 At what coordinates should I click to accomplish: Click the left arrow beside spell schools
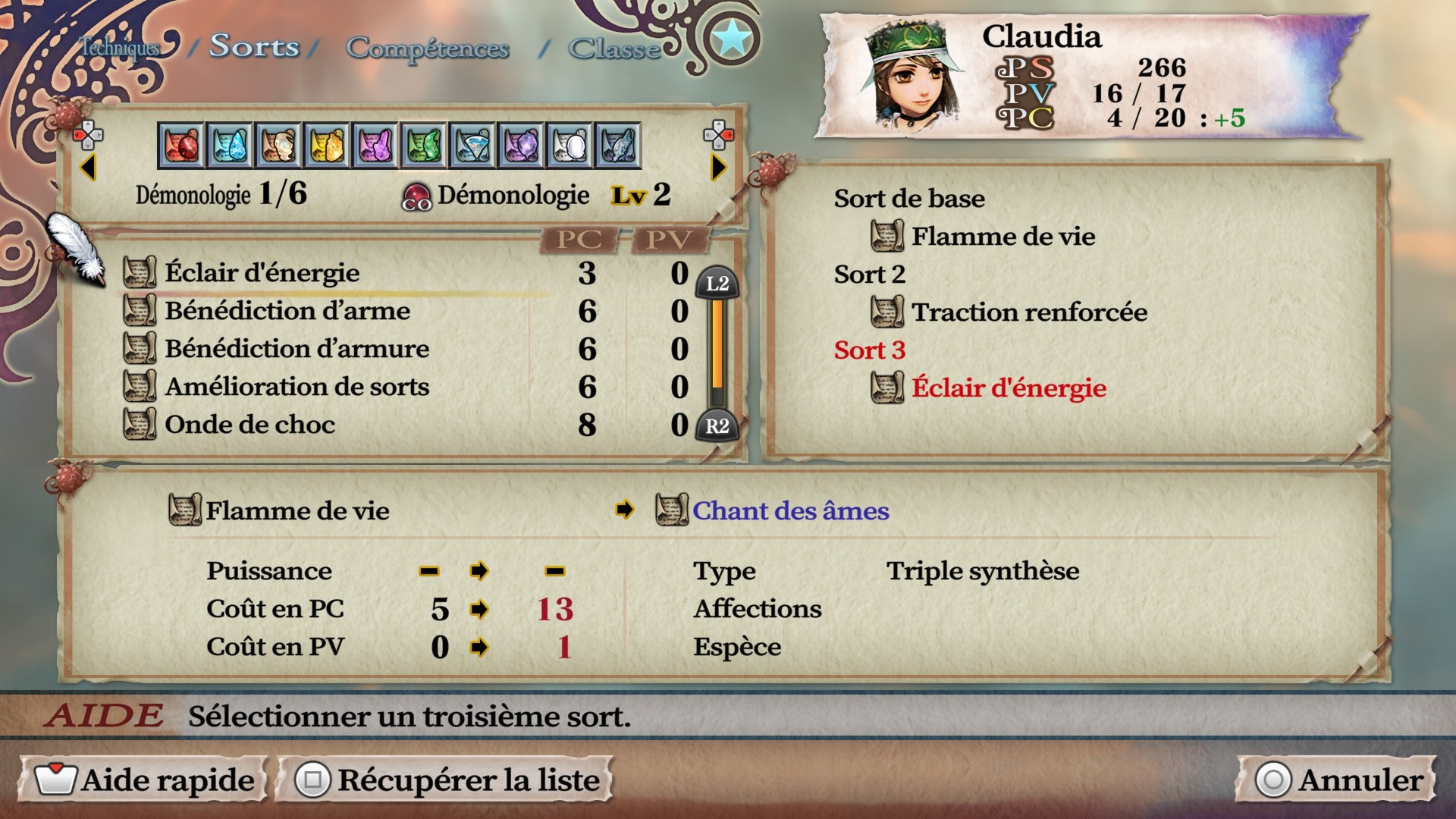pos(88,168)
